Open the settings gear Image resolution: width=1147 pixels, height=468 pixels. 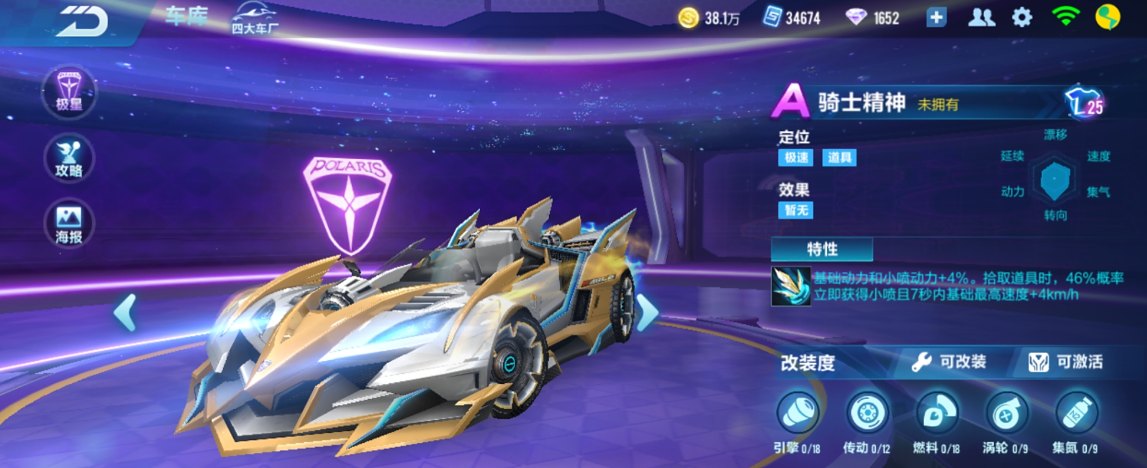pyautogui.click(x=1021, y=17)
